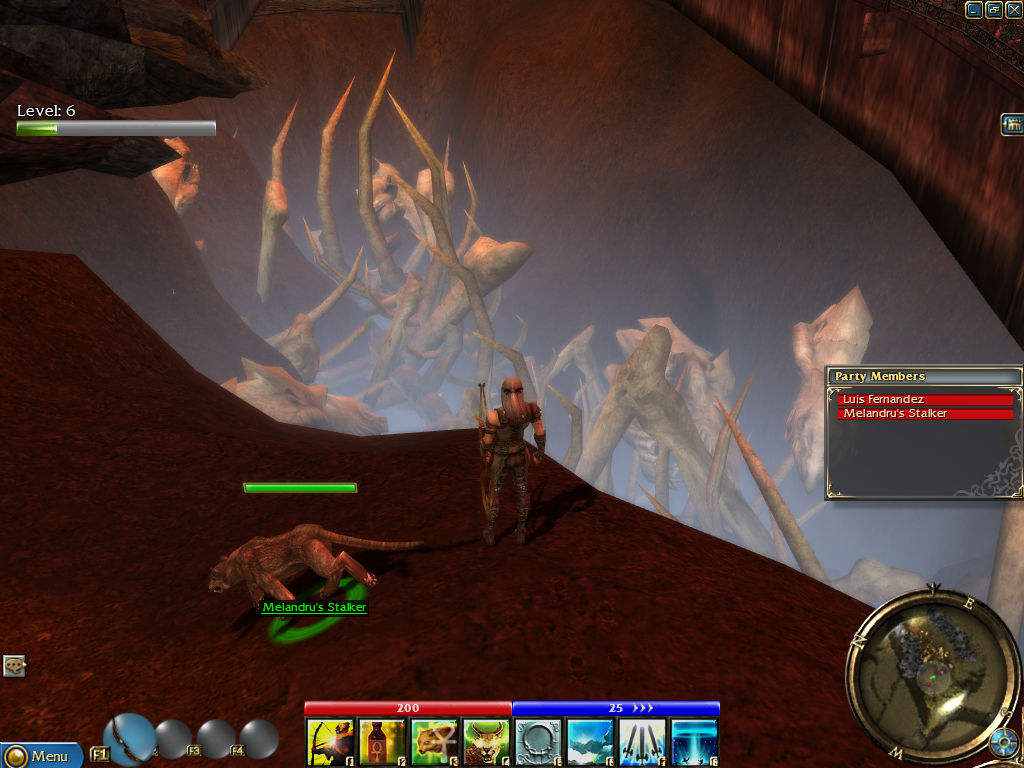Select the F1 bow weapon set

129,739
